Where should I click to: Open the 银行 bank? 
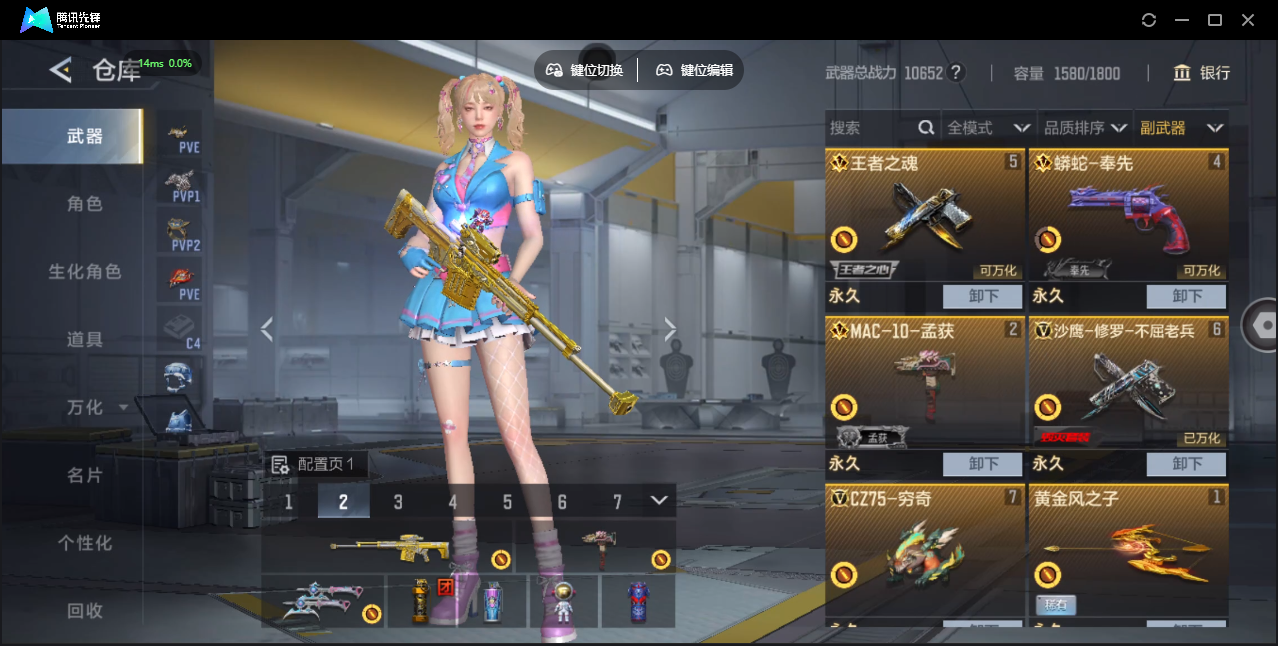(1201, 73)
